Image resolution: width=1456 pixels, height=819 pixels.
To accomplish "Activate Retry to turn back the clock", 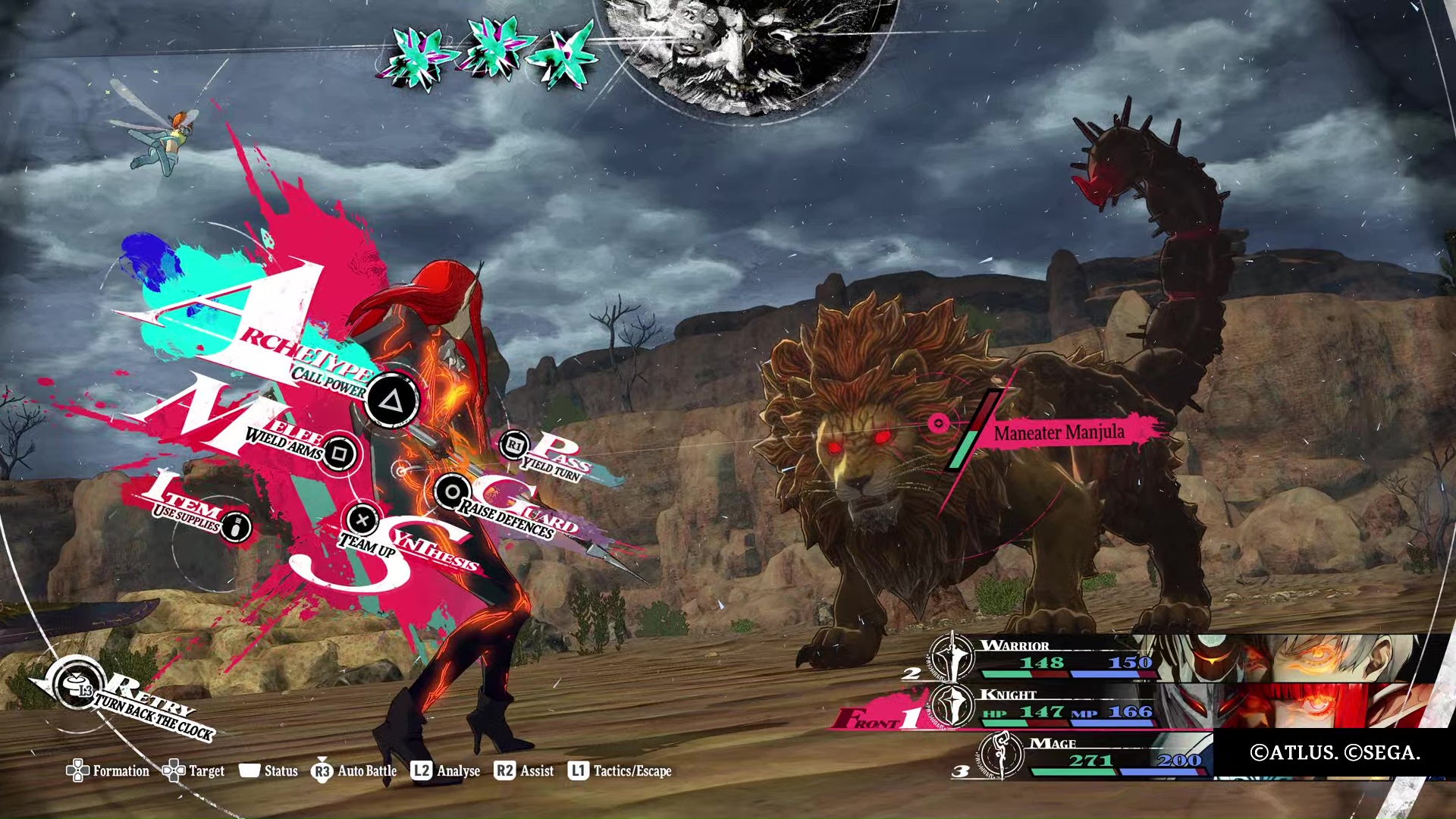I will (80, 687).
